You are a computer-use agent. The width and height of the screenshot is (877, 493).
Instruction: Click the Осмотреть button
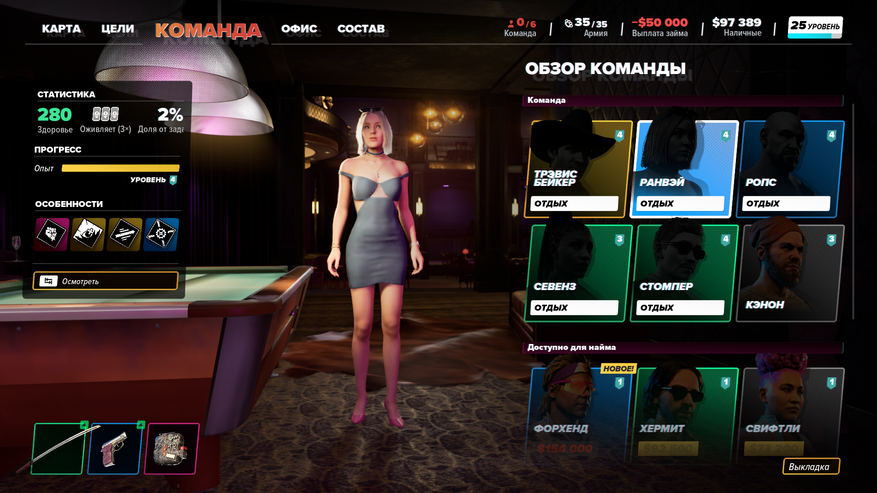click(x=106, y=281)
